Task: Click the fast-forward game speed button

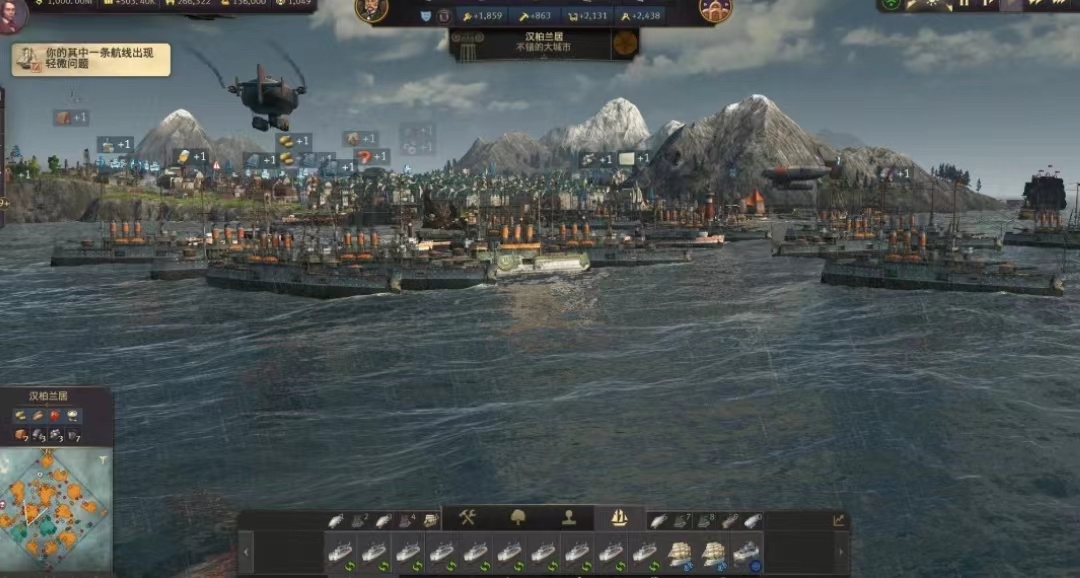Action: 1035,4
